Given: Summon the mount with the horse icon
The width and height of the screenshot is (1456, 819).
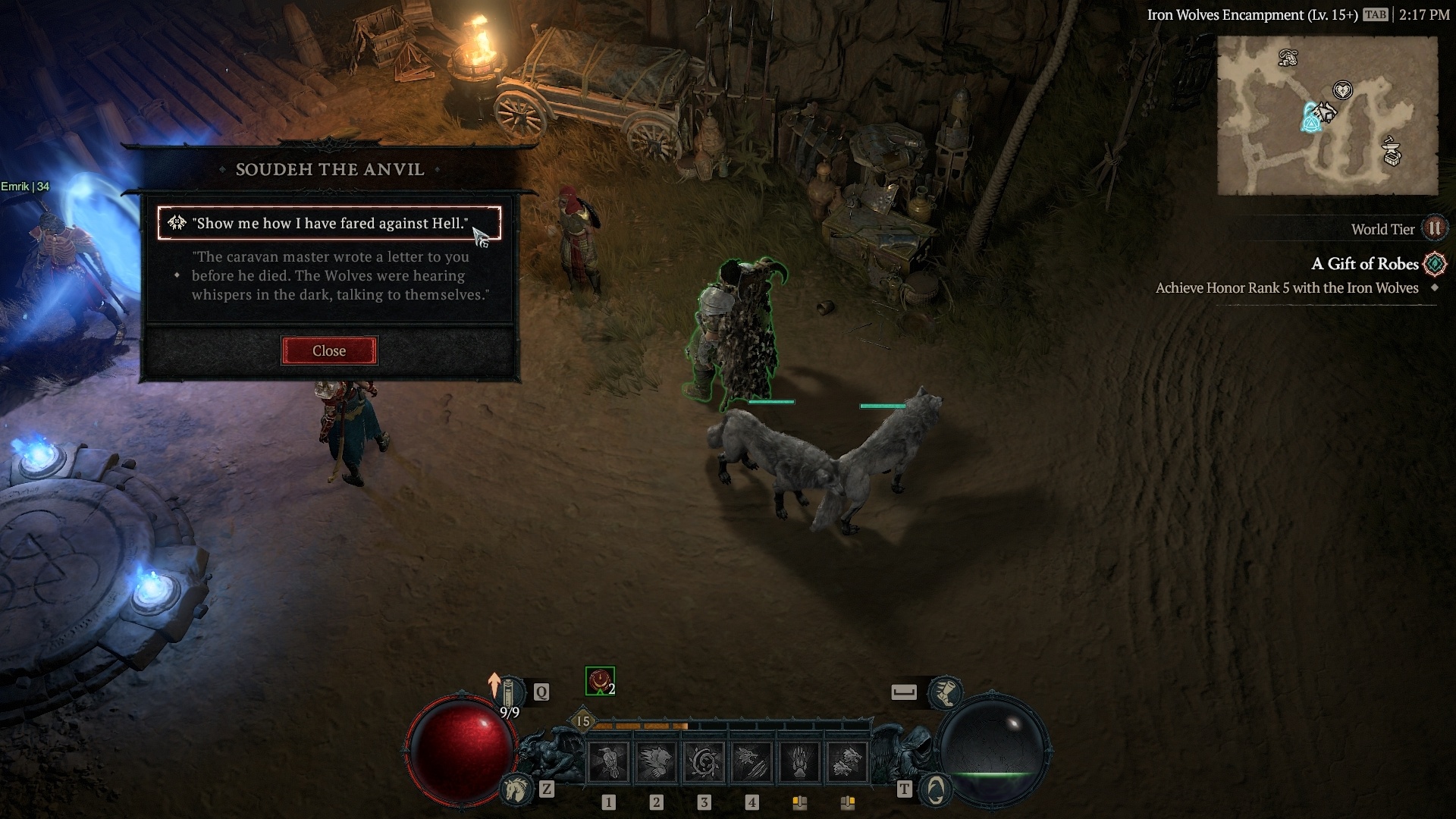Looking at the screenshot, I should click(x=516, y=790).
